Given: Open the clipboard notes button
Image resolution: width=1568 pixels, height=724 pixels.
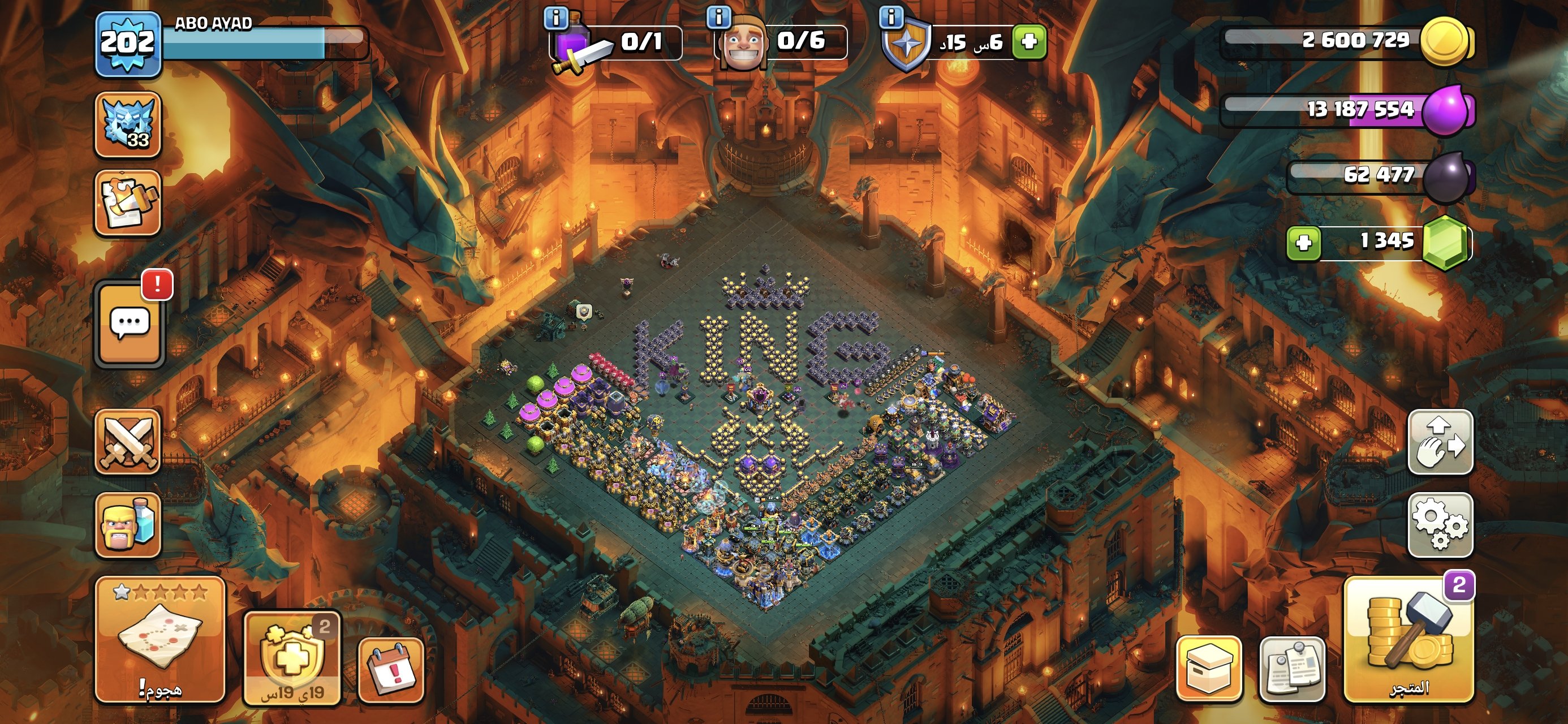Looking at the screenshot, I should point(1293,669).
